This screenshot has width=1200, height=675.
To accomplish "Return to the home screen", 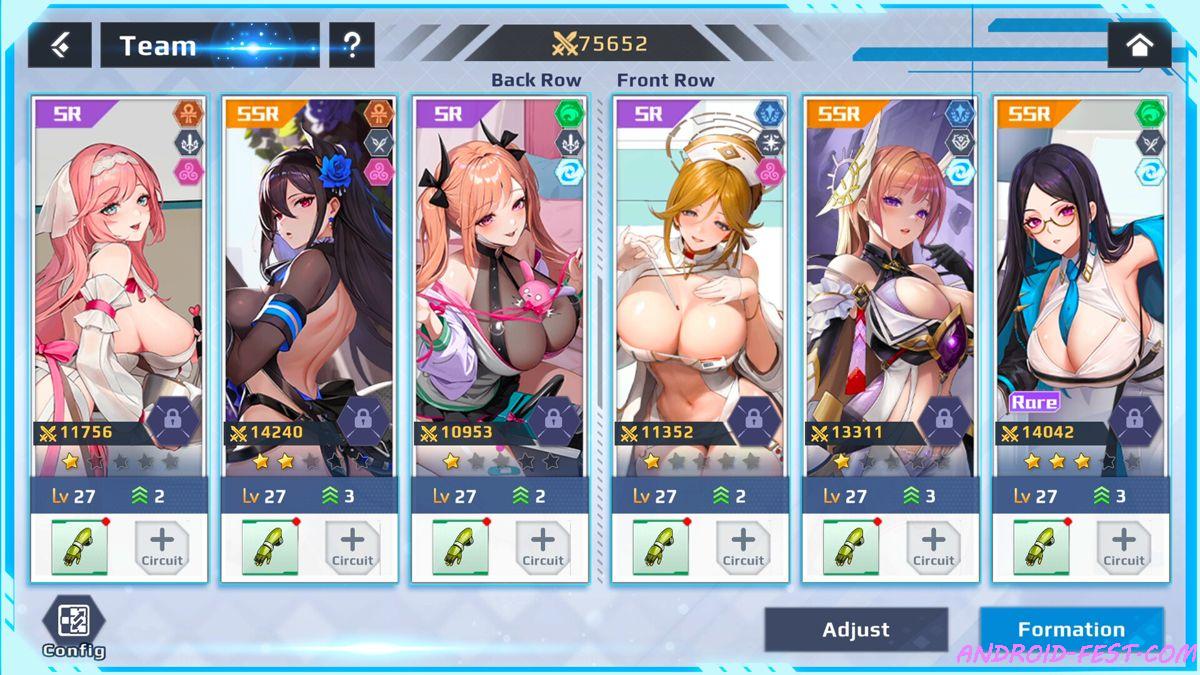I will tap(1139, 45).
